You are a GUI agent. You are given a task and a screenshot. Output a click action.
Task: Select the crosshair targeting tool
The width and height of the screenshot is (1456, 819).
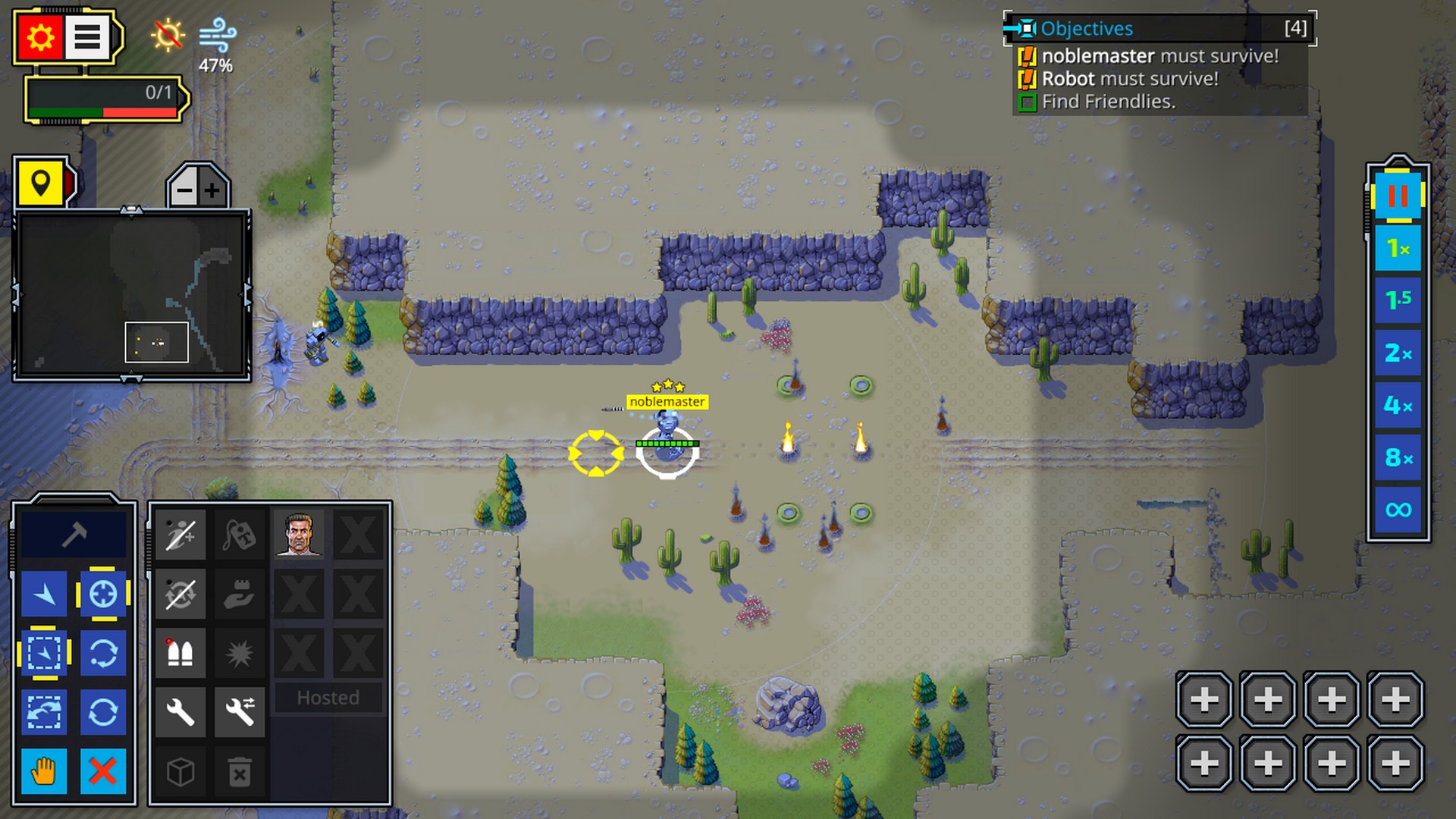coord(104,595)
